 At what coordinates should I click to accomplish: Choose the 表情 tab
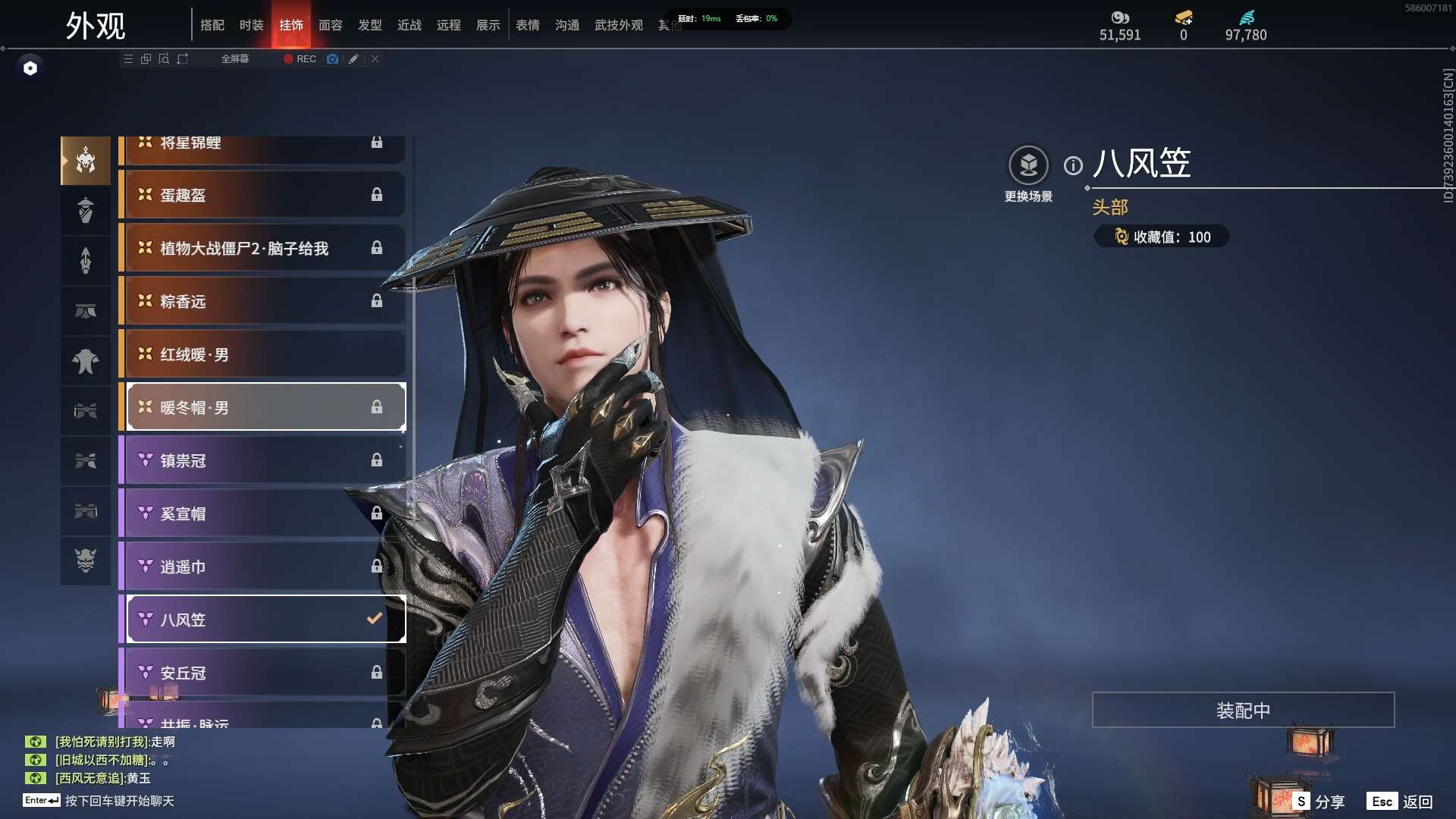[x=527, y=25]
